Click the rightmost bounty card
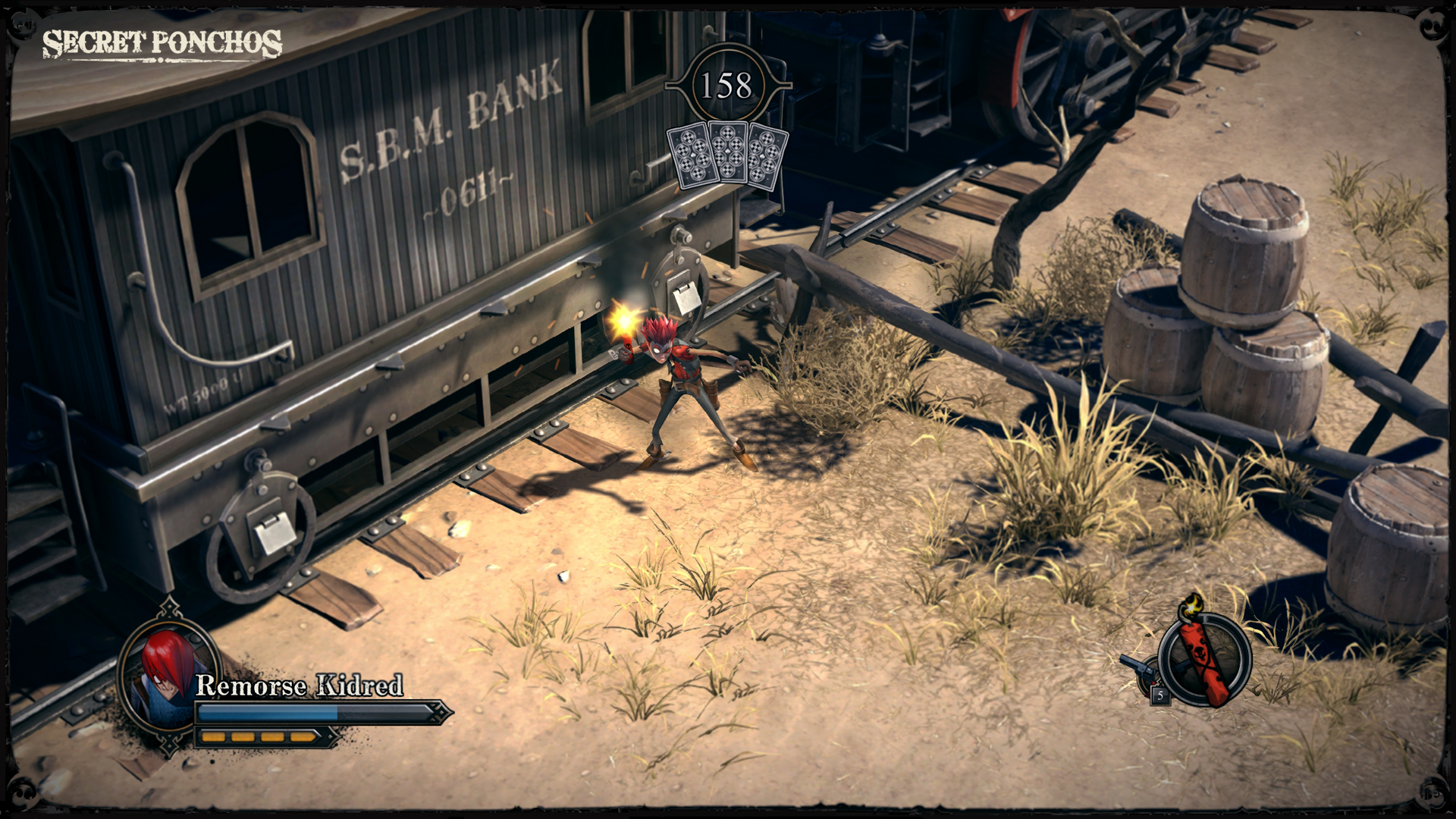1456x819 pixels. [764, 155]
